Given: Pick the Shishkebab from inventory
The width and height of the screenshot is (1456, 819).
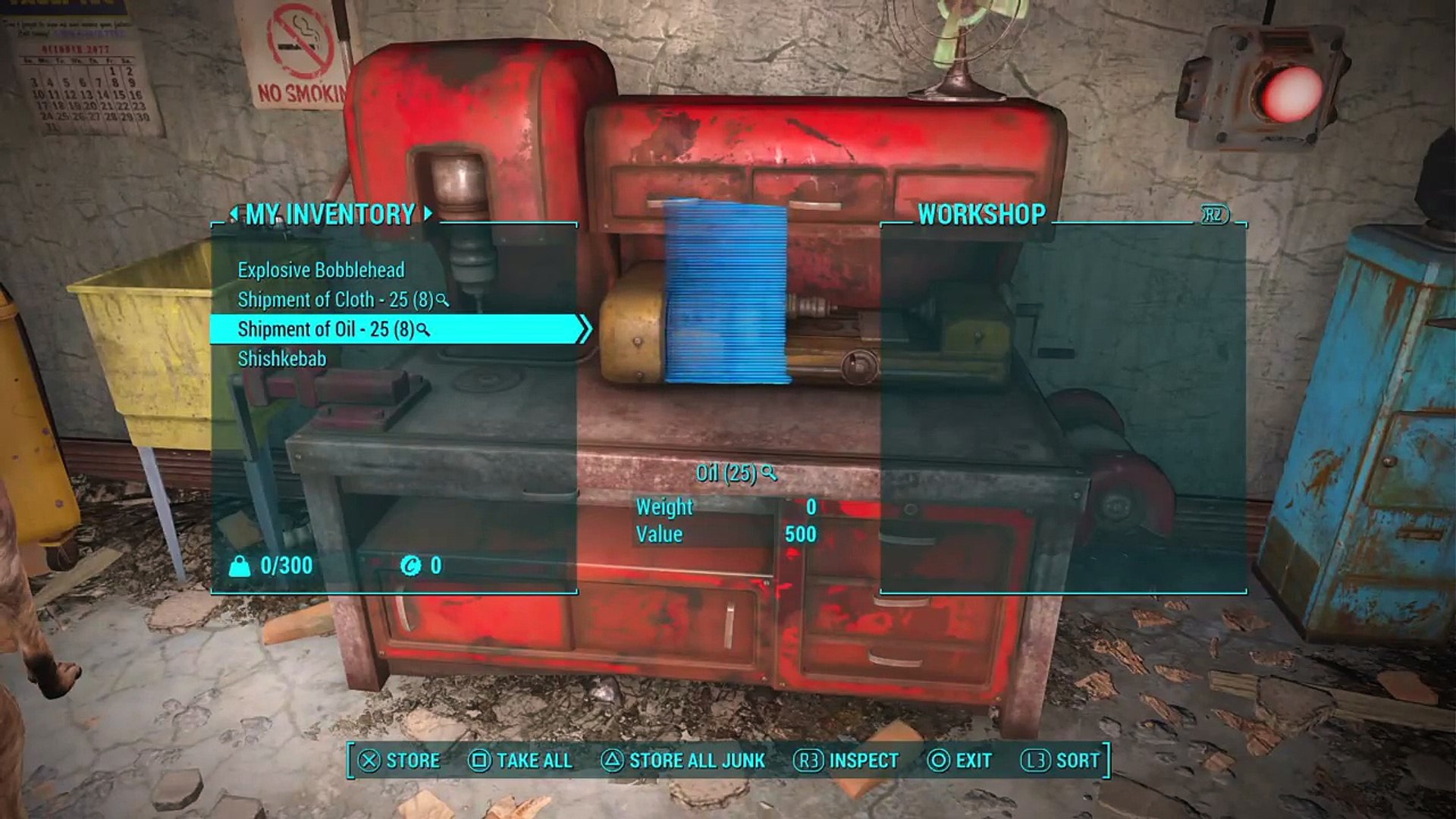Looking at the screenshot, I should pos(281,359).
